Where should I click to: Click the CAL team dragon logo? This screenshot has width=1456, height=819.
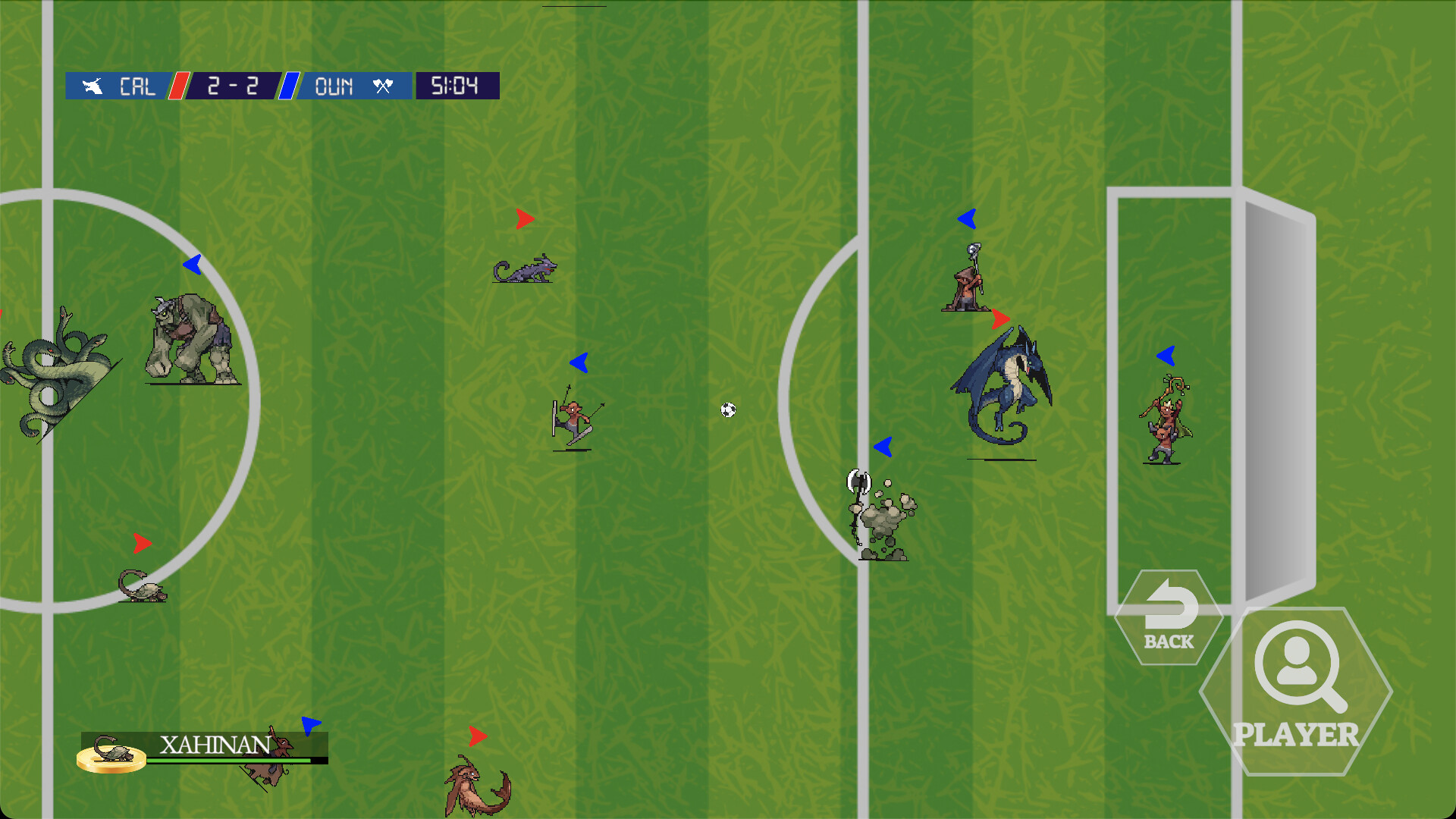(93, 86)
